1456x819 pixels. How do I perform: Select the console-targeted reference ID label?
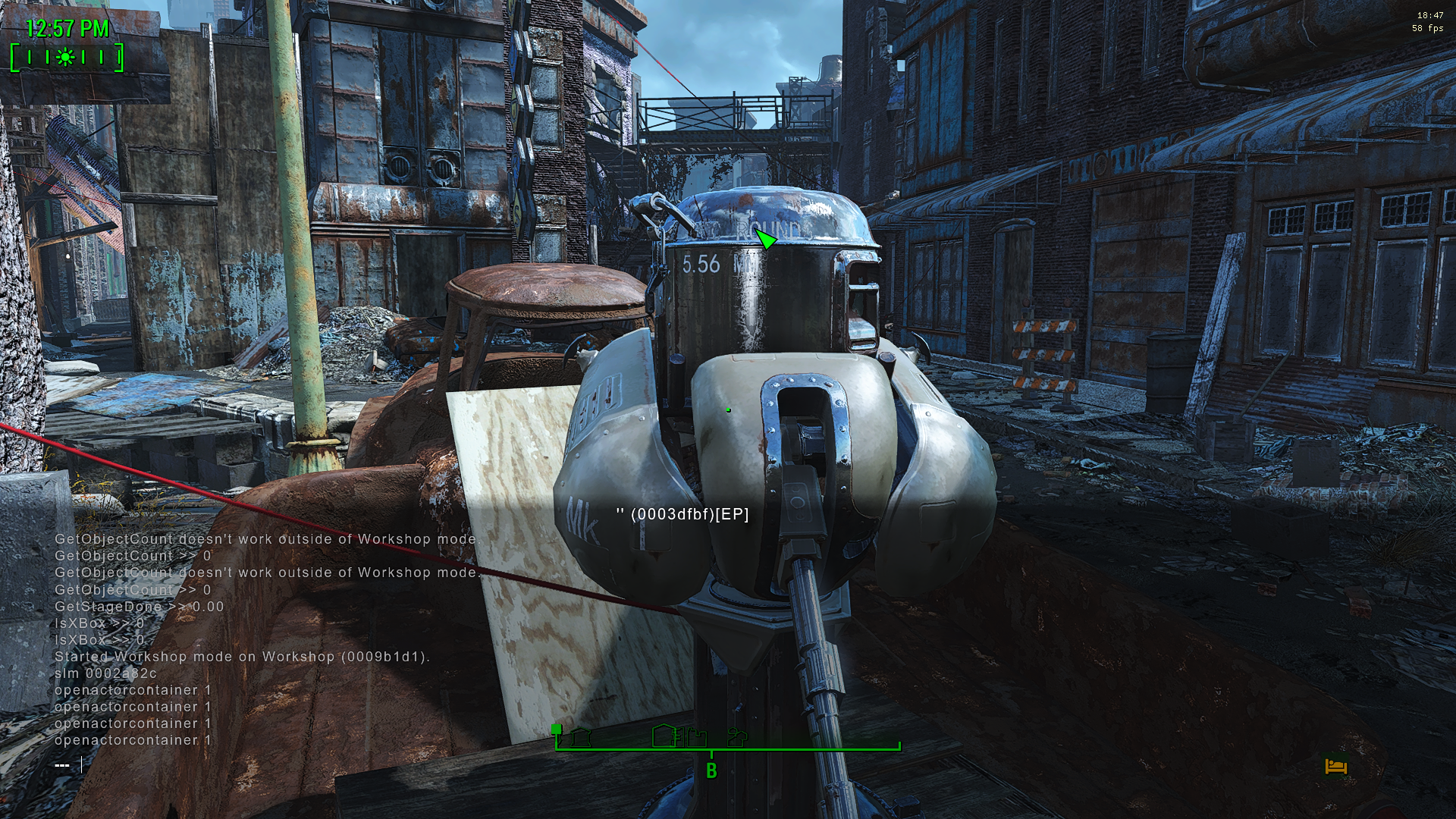click(682, 514)
